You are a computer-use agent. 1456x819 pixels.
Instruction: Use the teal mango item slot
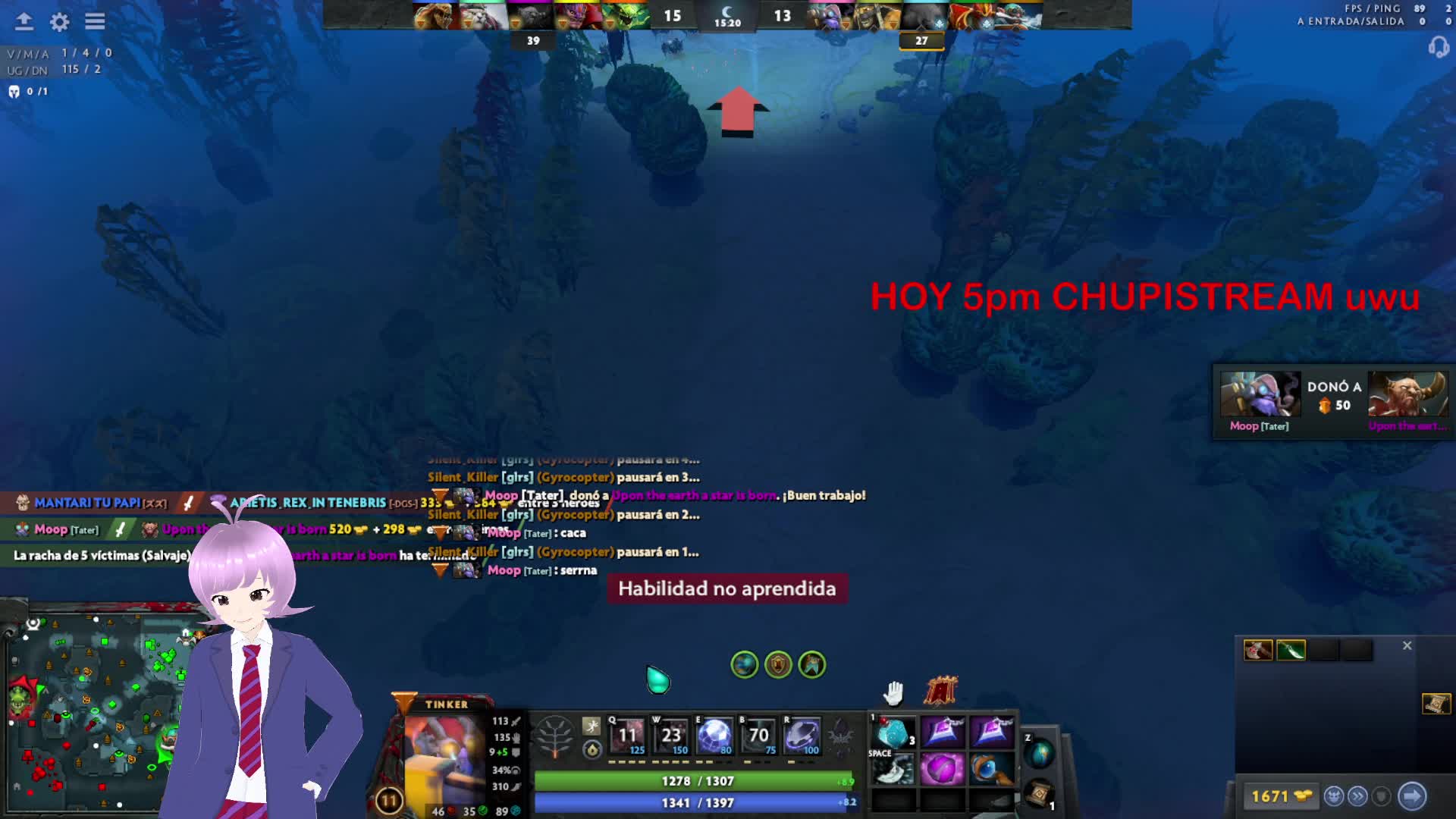[x=893, y=733]
